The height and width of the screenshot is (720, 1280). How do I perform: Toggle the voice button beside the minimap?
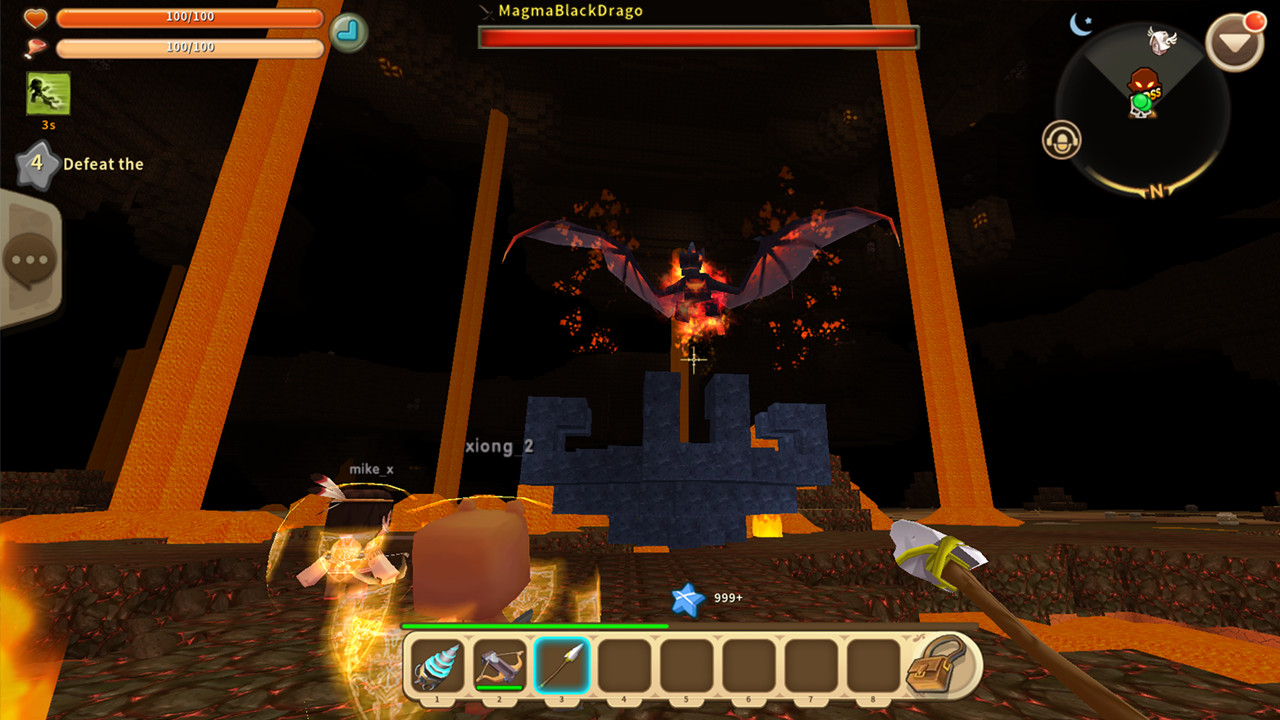[1062, 140]
